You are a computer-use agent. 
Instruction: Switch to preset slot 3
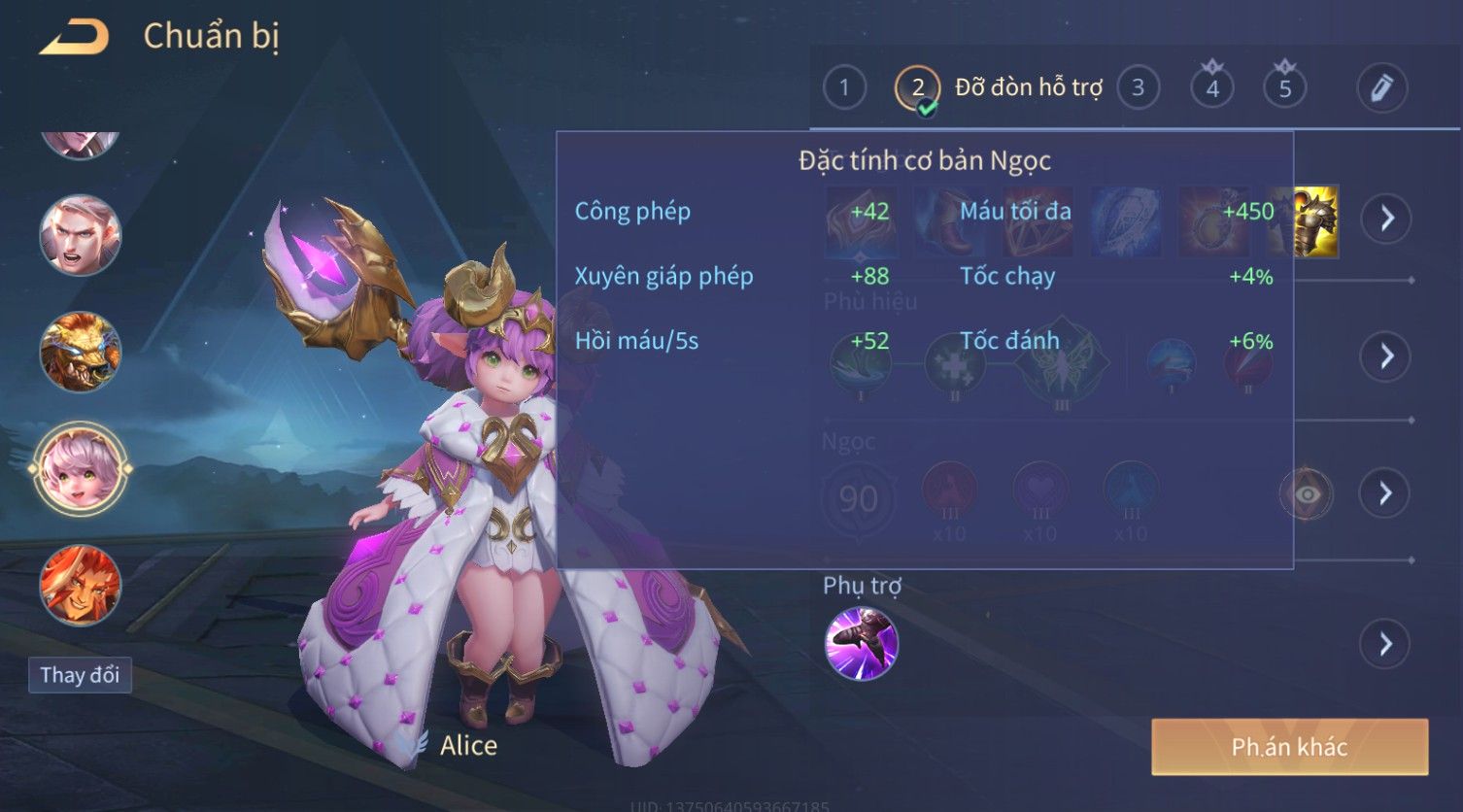(x=1138, y=88)
